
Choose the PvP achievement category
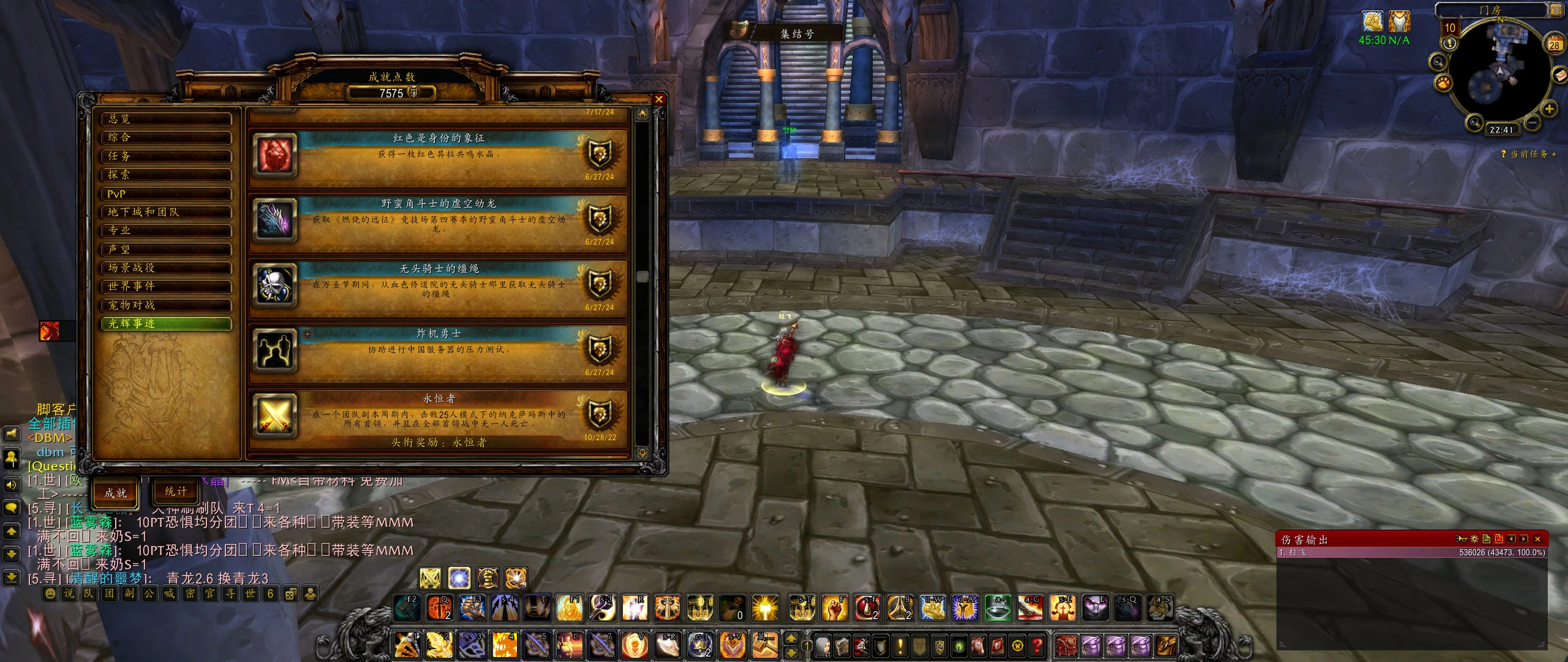[166, 194]
